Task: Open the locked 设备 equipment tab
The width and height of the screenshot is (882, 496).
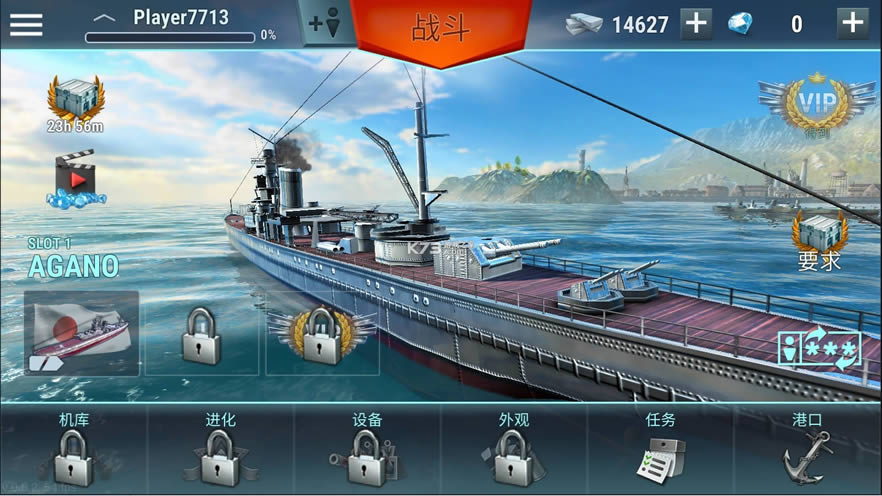Action: 368,450
